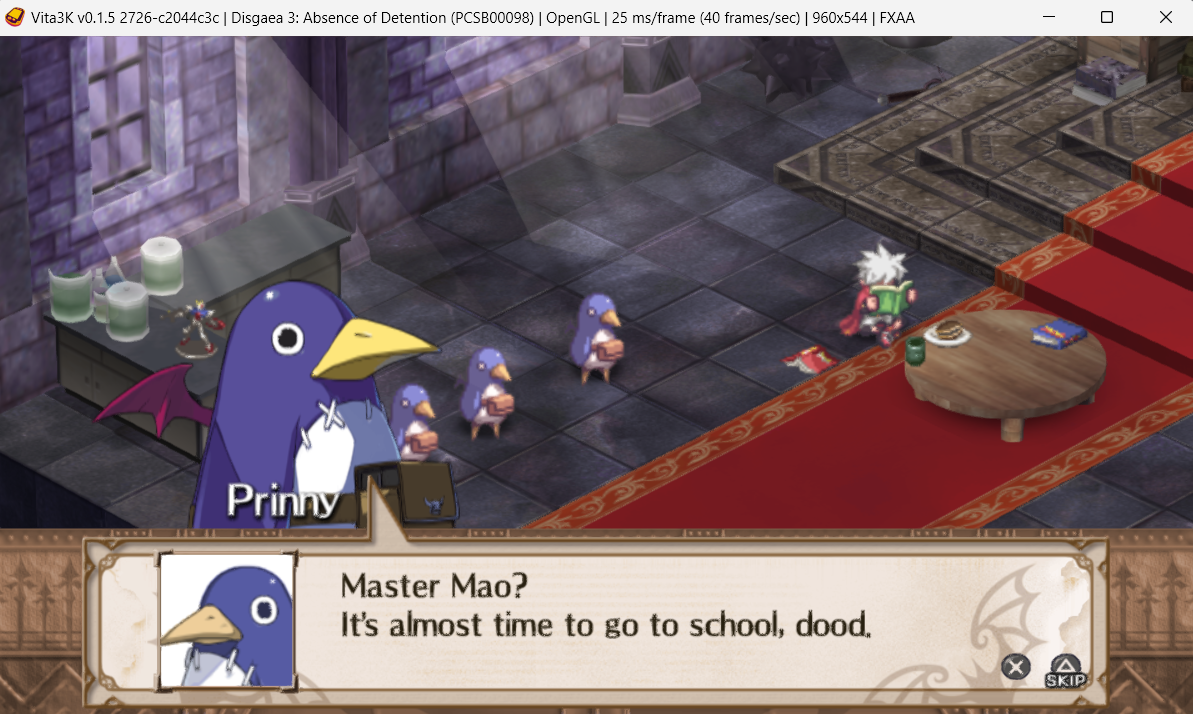Close the Vita3K emulator window
Viewport: 1193px width, 714px height.
pos(1165,17)
